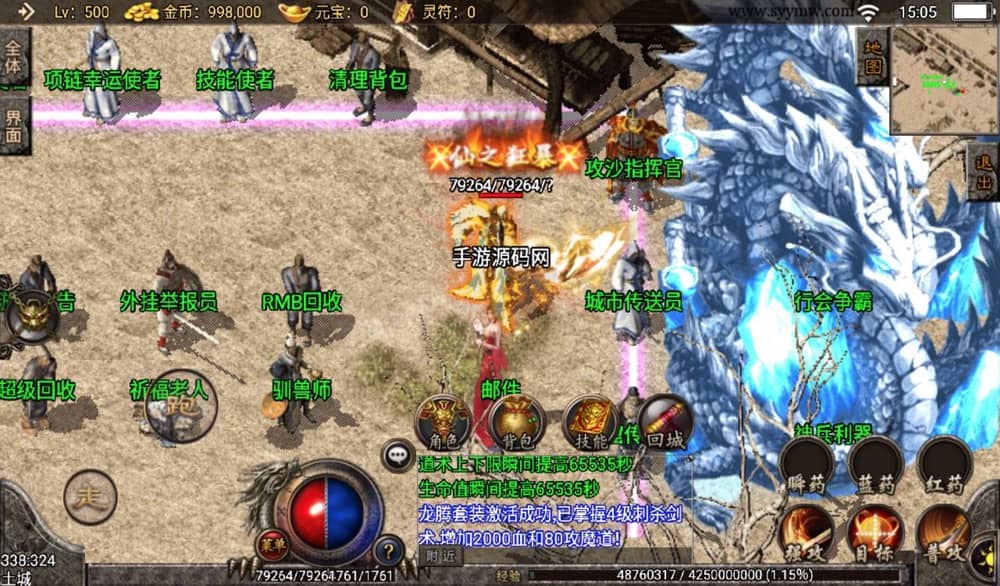Select the 目标 target button

click(x=875, y=532)
